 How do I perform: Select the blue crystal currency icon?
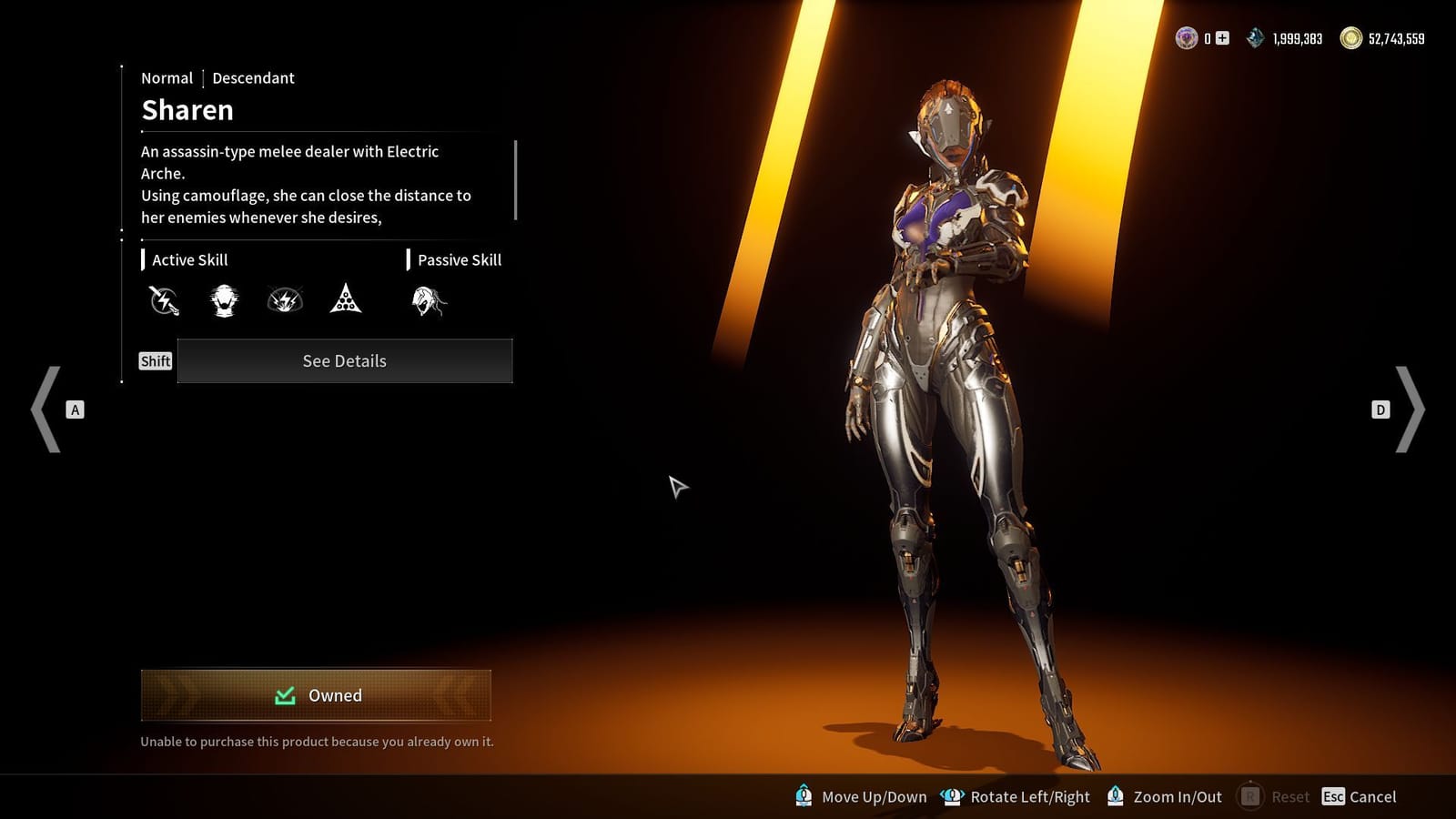pyautogui.click(x=1254, y=38)
